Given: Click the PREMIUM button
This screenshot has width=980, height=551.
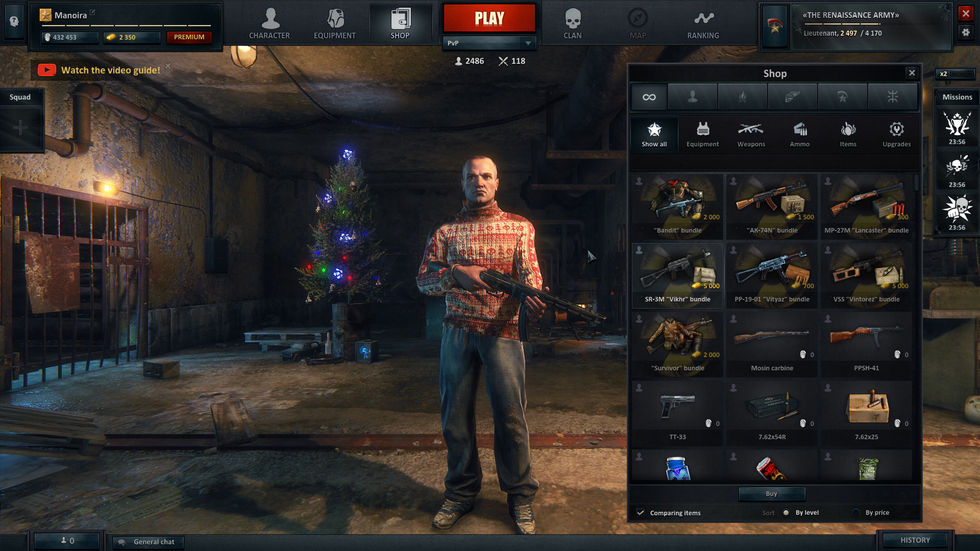Looking at the screenshot, I should (x=188, y=37).
